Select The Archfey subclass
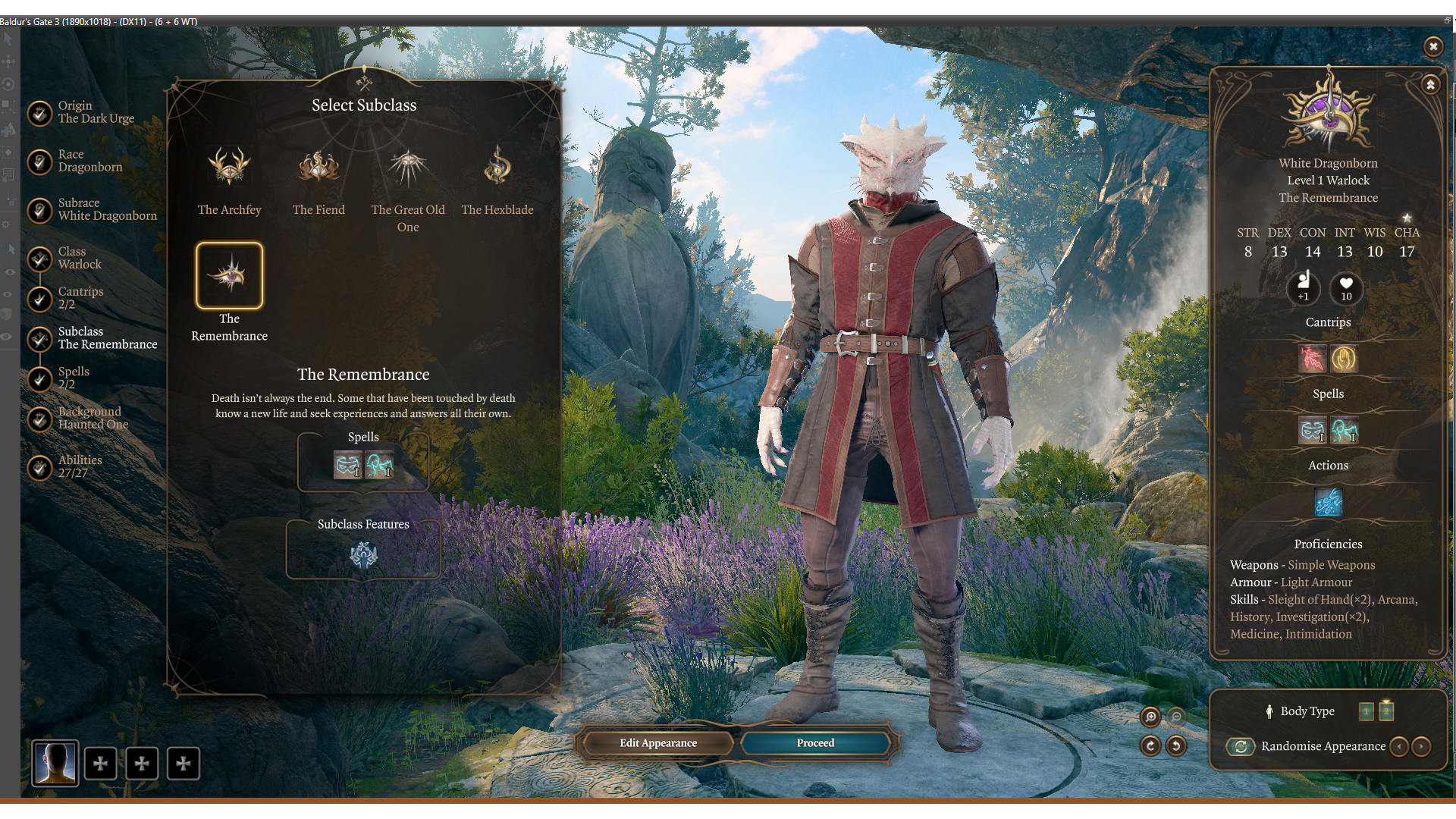Image resolution: width=1456 pixels, height=819 pixels. click(229, 167)
